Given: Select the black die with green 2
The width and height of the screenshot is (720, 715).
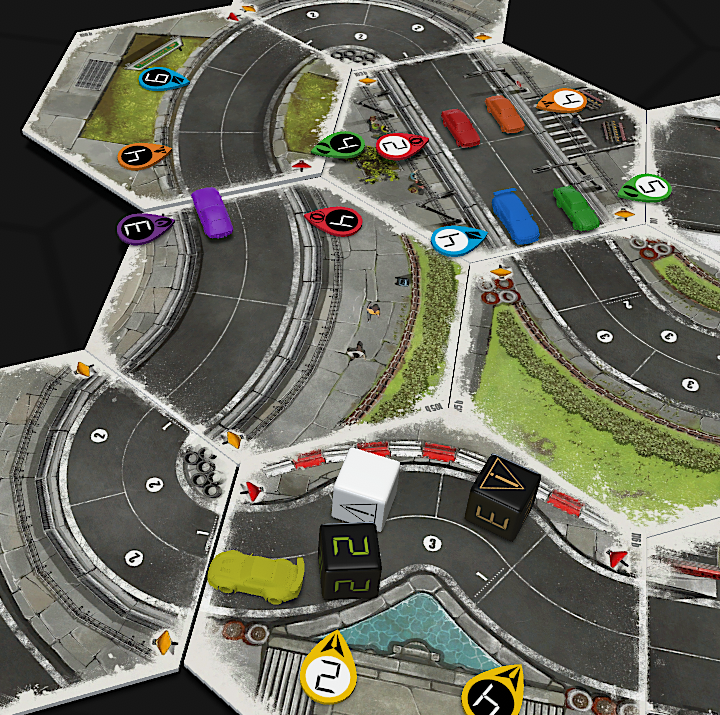Looking at the screenshot, I should tap(350, 559).
